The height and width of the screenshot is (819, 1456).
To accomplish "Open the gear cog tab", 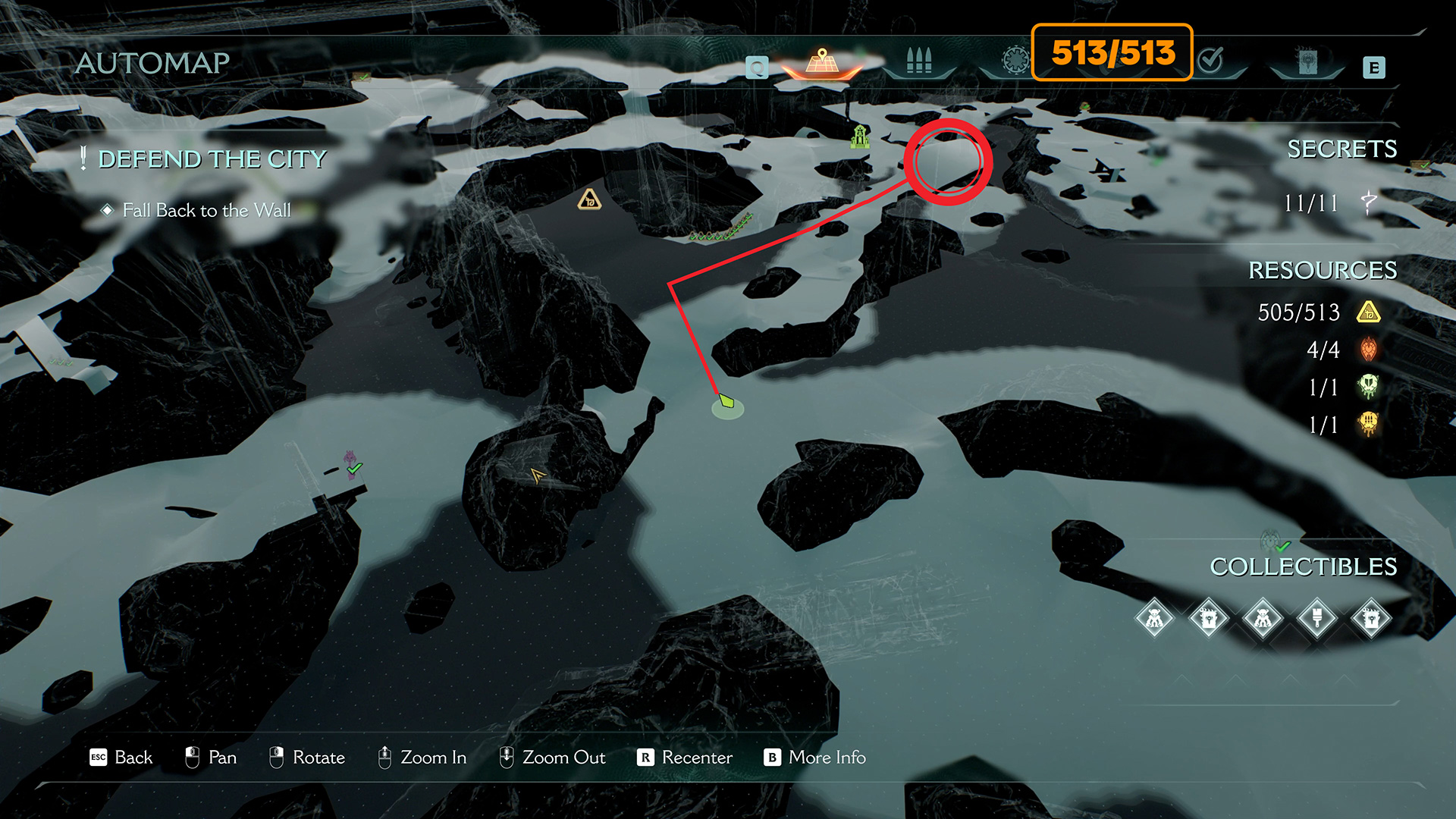I will pos(1015,61).
